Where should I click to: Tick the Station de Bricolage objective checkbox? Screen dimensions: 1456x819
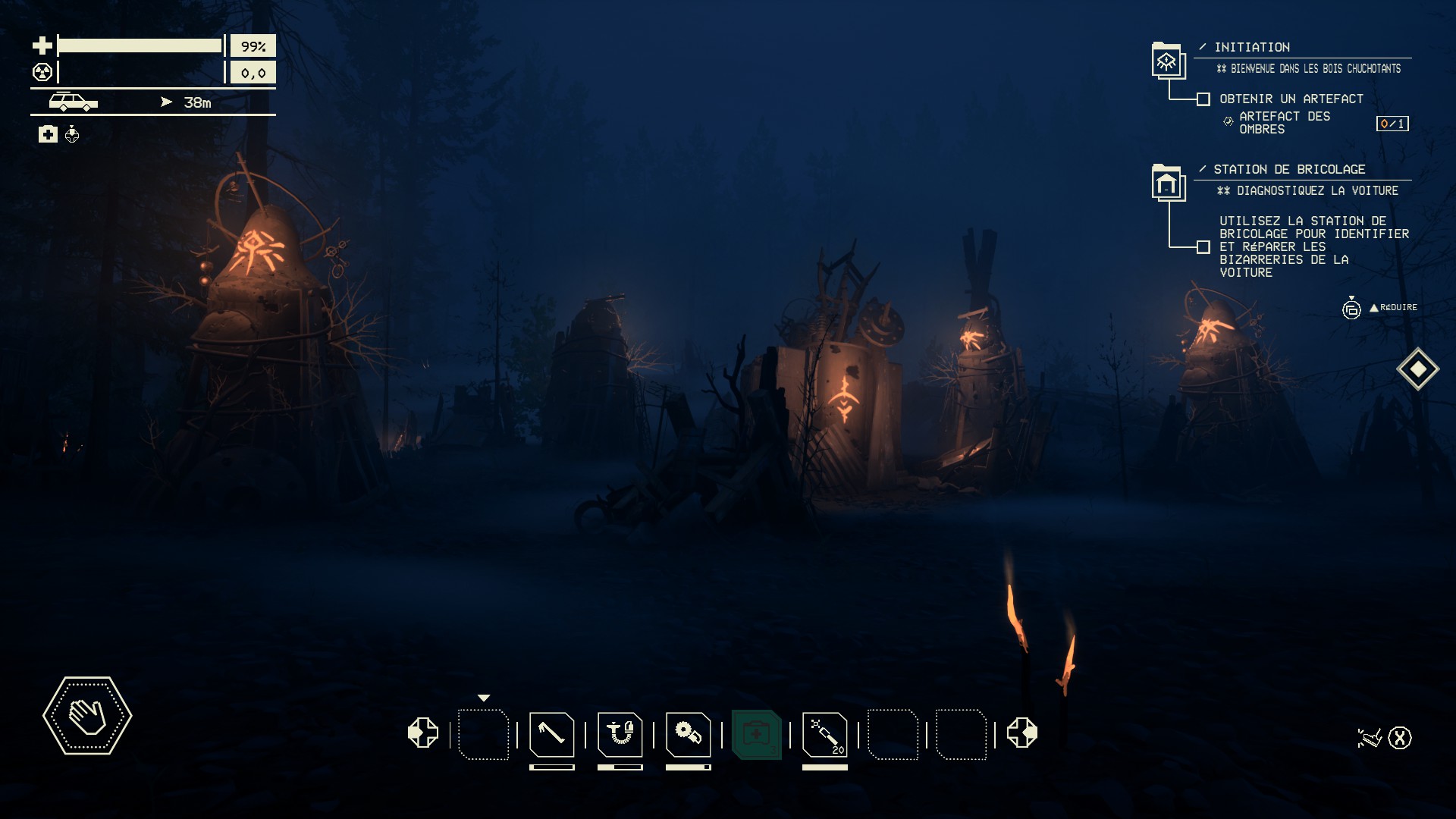(1203, 247)
